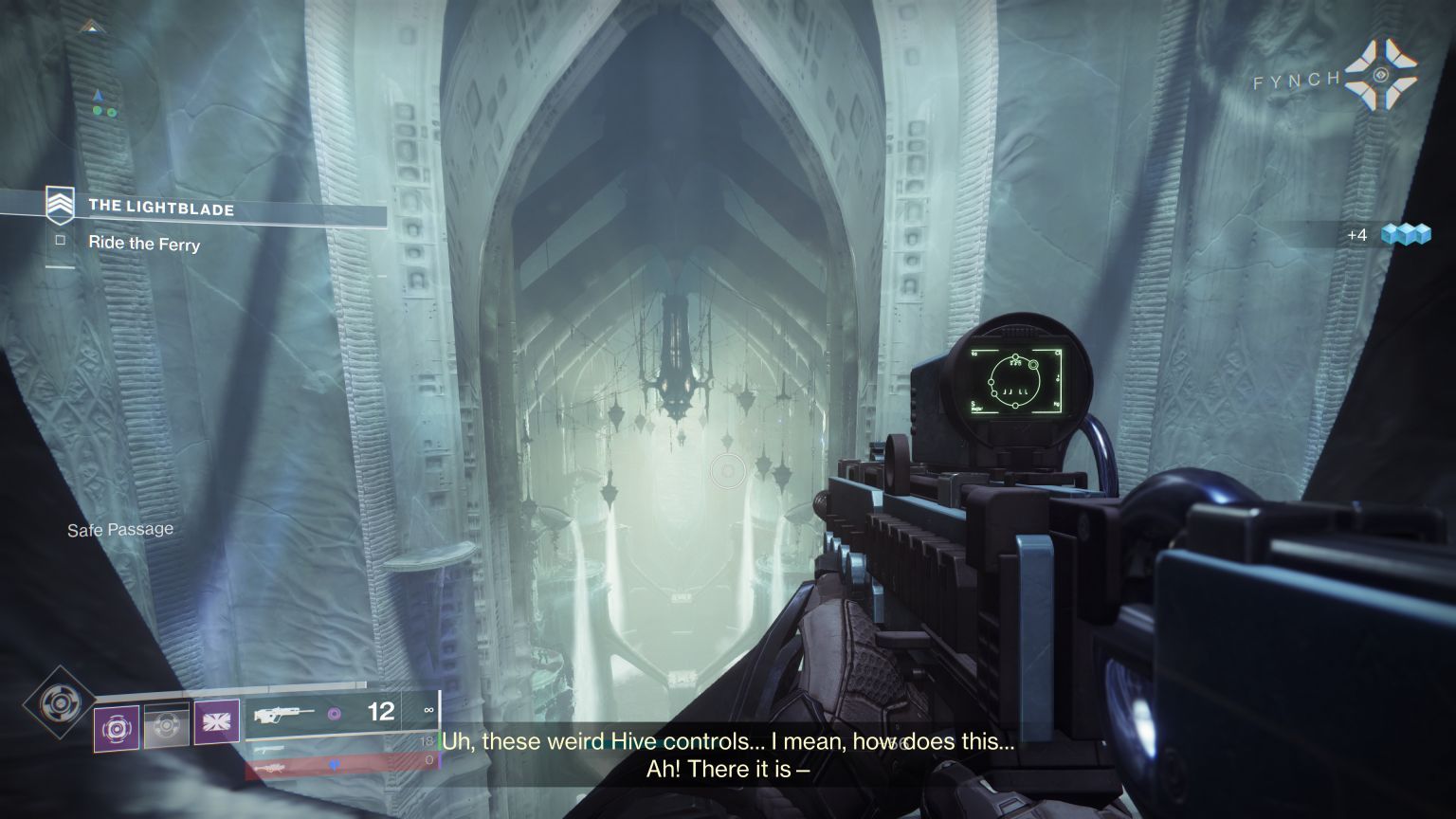Click the greyed-out melee ability icon
Viewport: 1456px width, 819px height.
pyautogui.click(x=166, y=724)
